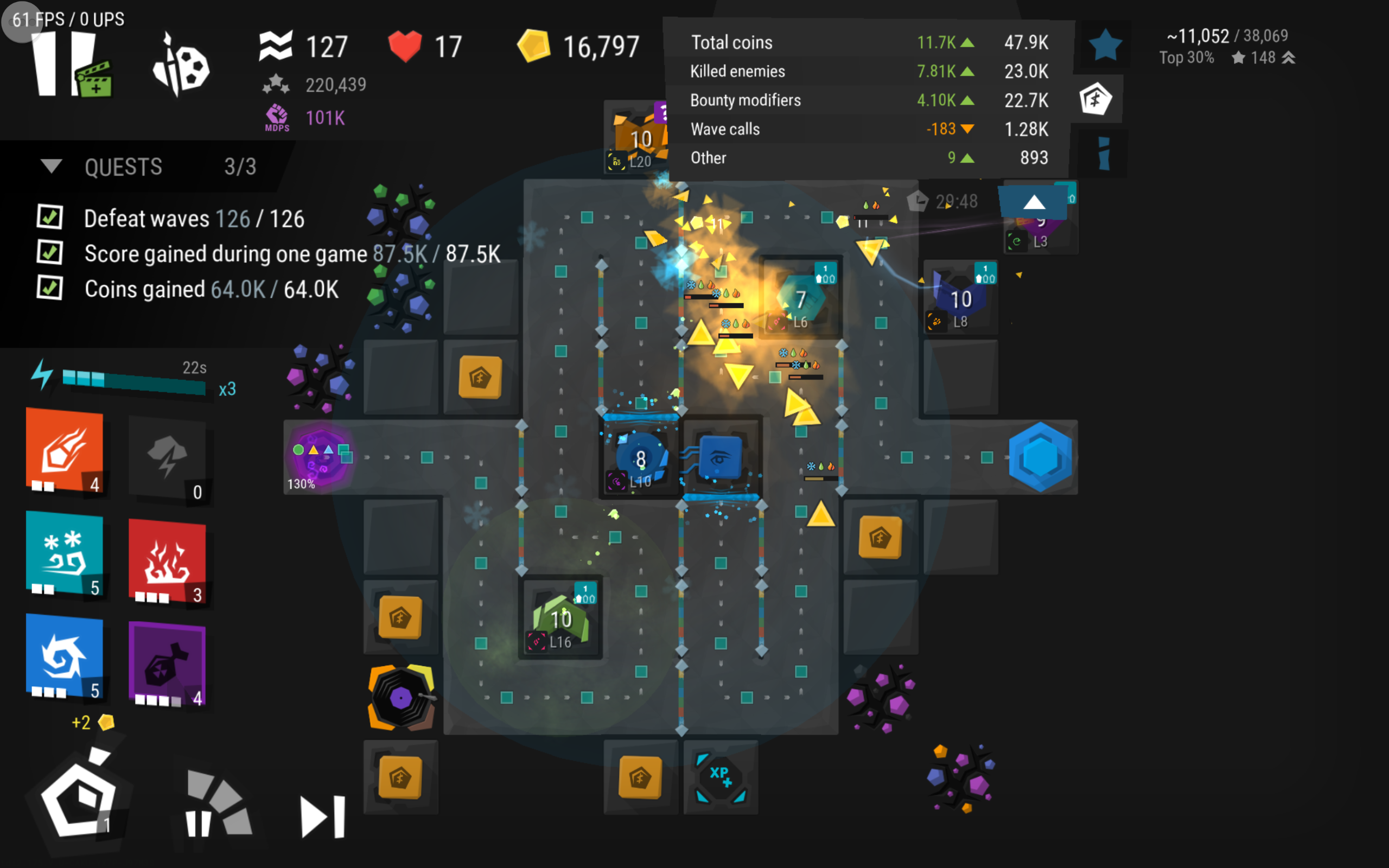Select the green level 16 tower
Image resolution: width=1389 pixels, height=868 pixels.
[x=561, y=619]
